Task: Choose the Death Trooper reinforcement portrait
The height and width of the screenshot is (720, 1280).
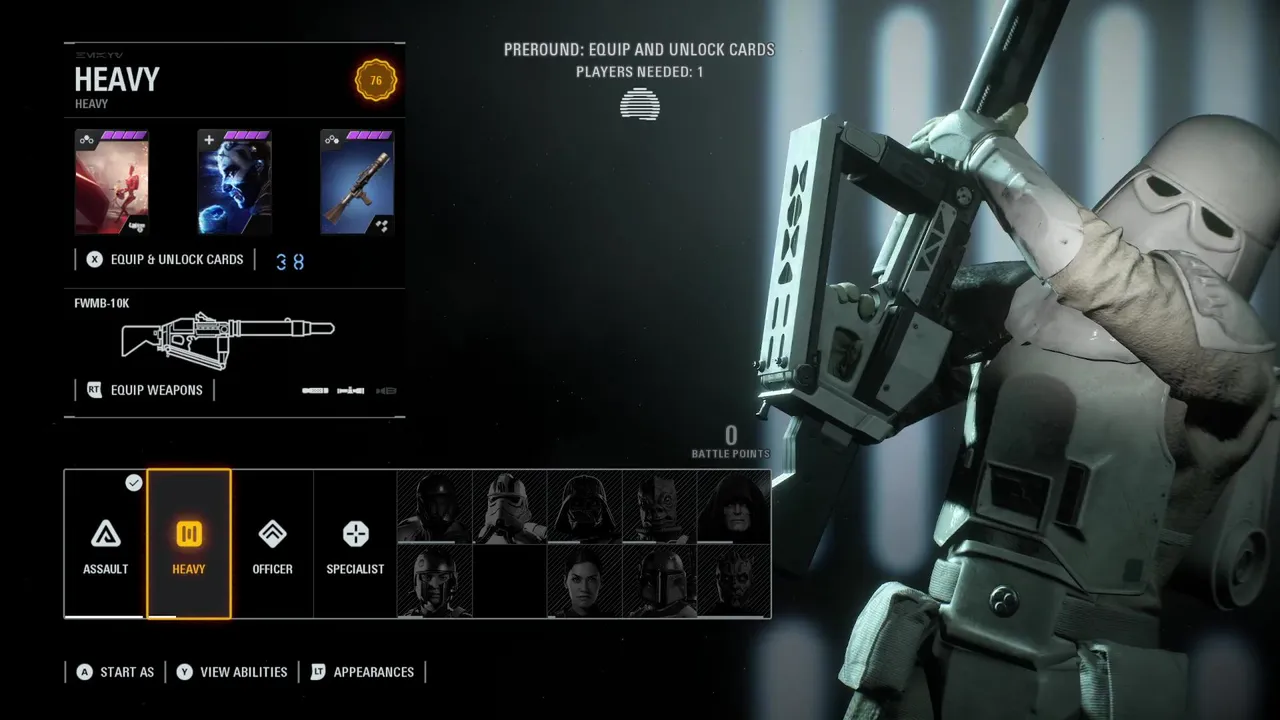Action: [x=435, y=507]
